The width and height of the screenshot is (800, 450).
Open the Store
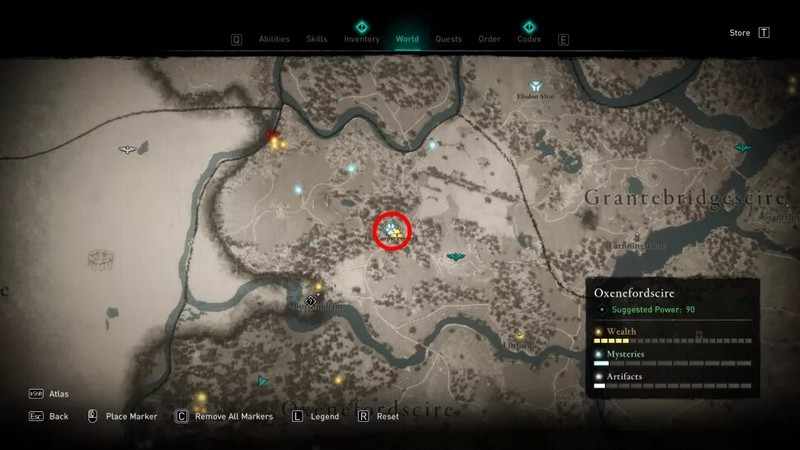coord(740,33)
